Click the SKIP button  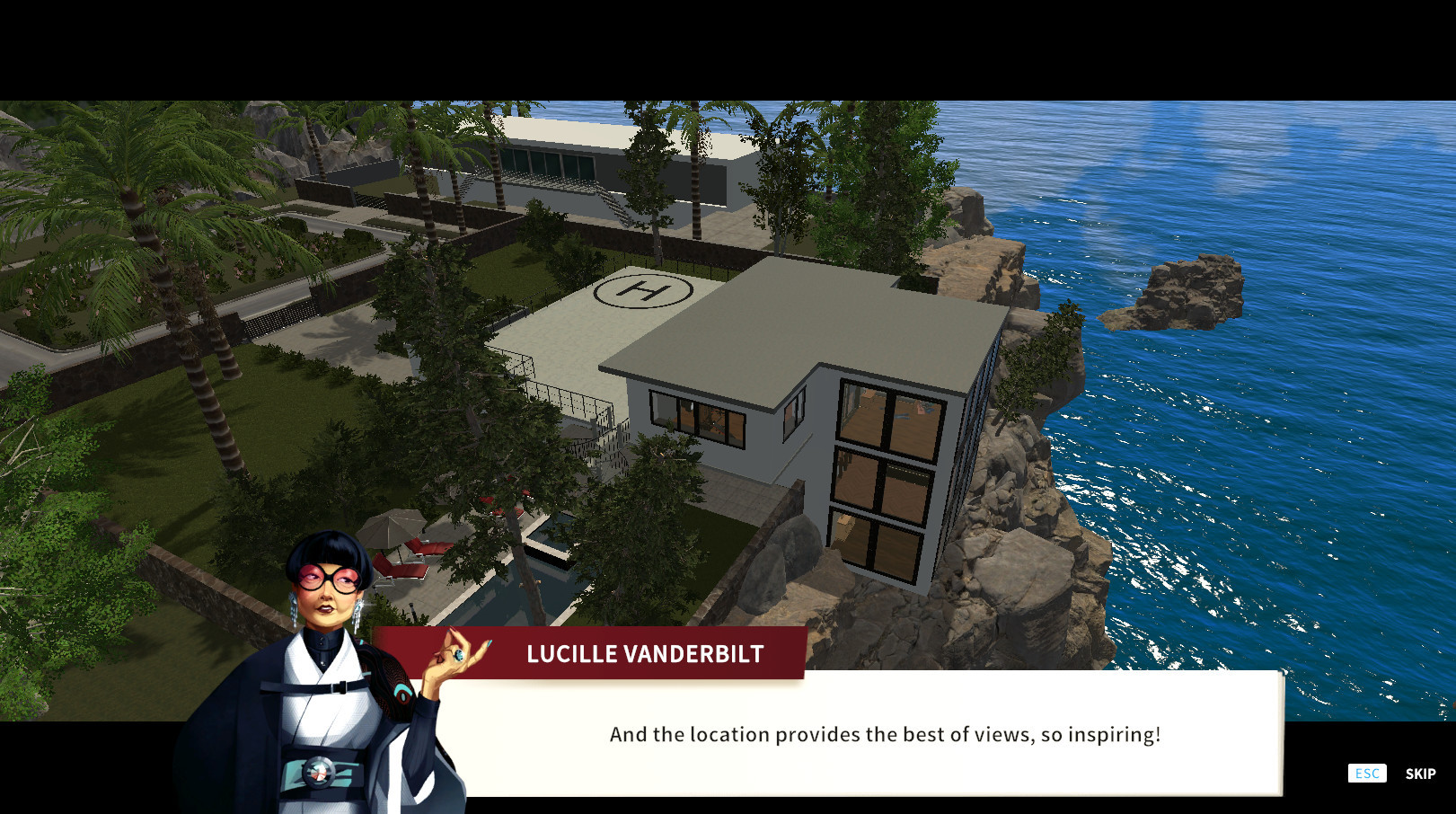click(1420, 773)
